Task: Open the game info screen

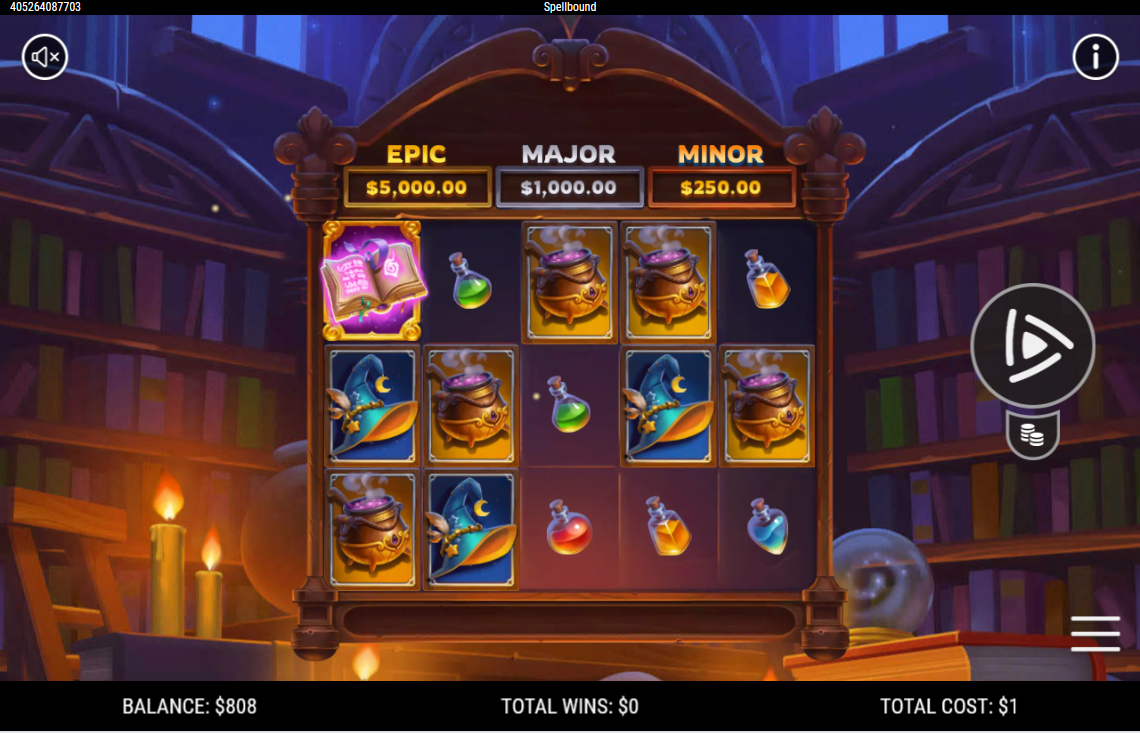Action: [1095, 57]
